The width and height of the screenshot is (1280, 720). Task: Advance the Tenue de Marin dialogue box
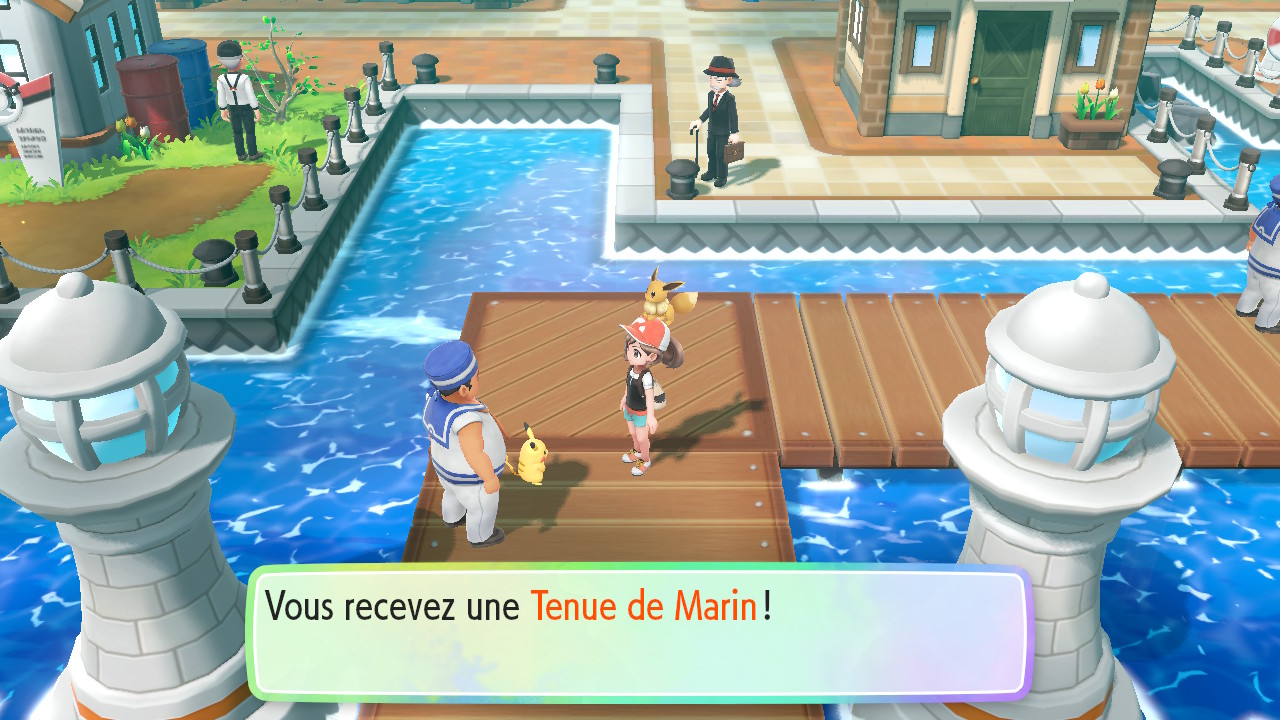coord(640,632)
